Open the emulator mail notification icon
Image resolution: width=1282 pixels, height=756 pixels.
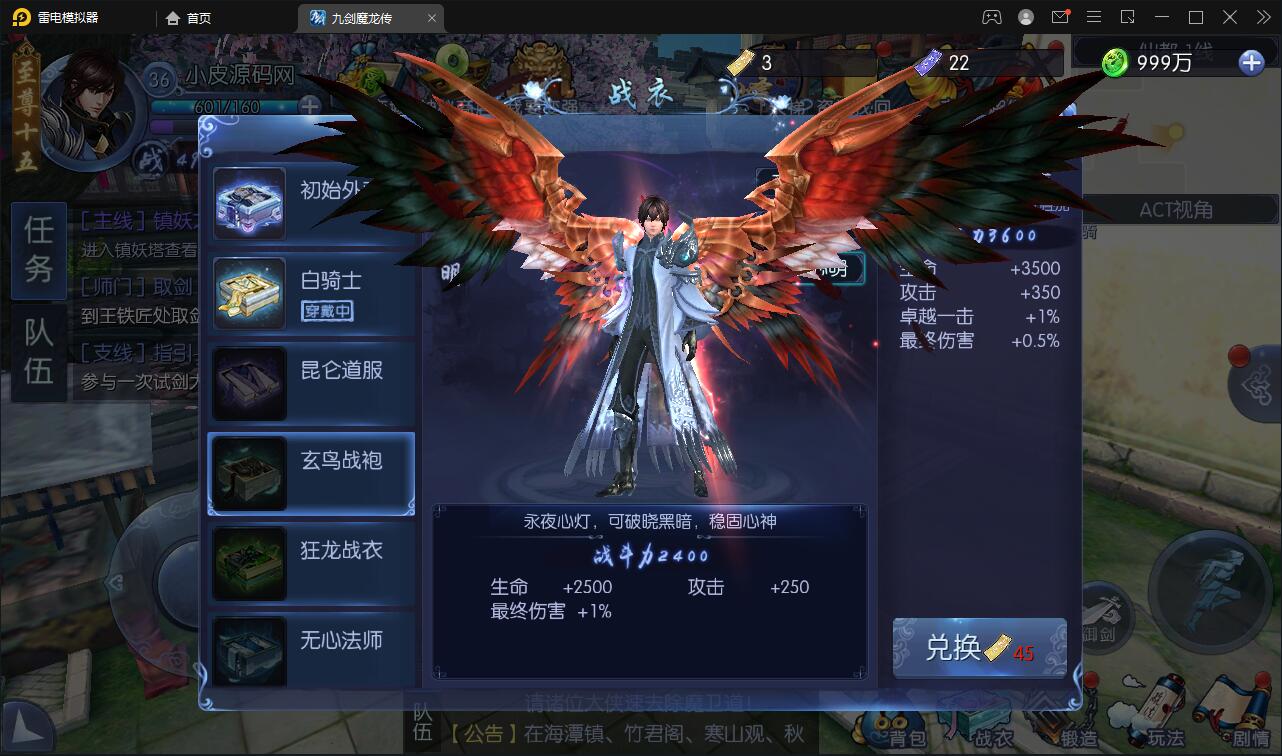point(1060,17)
